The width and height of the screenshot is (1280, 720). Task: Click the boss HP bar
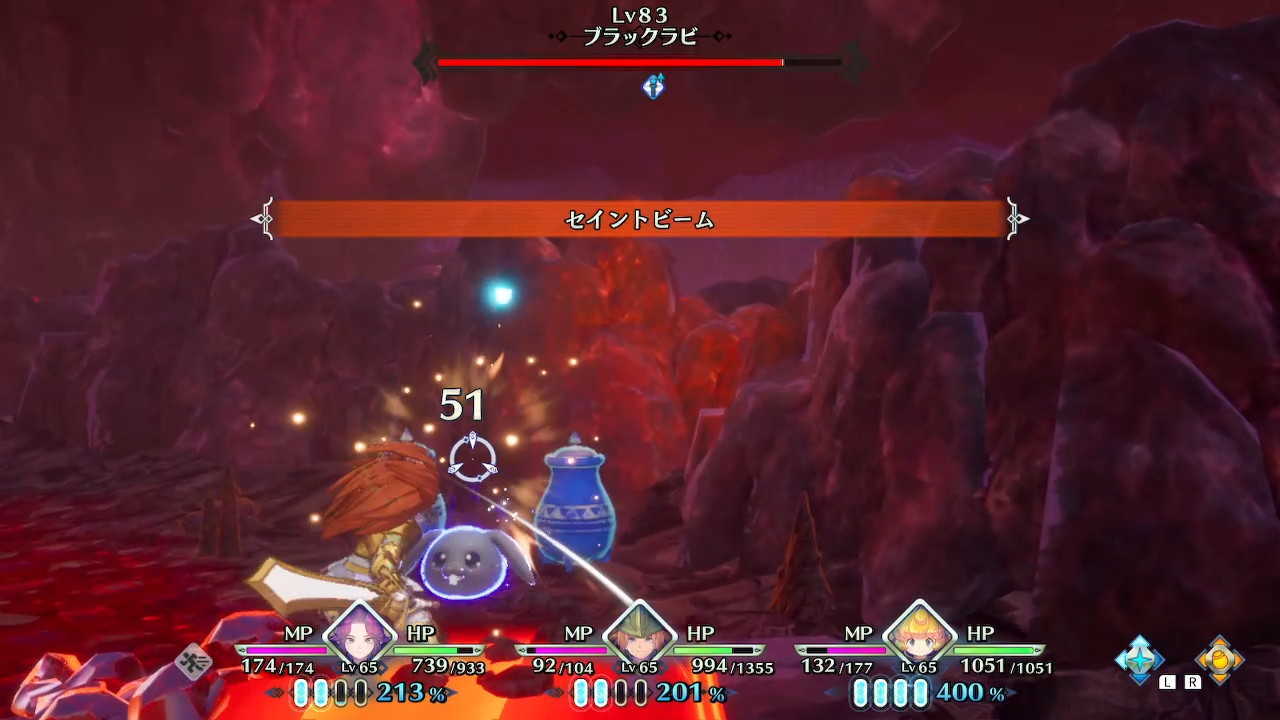coord(640,63)
